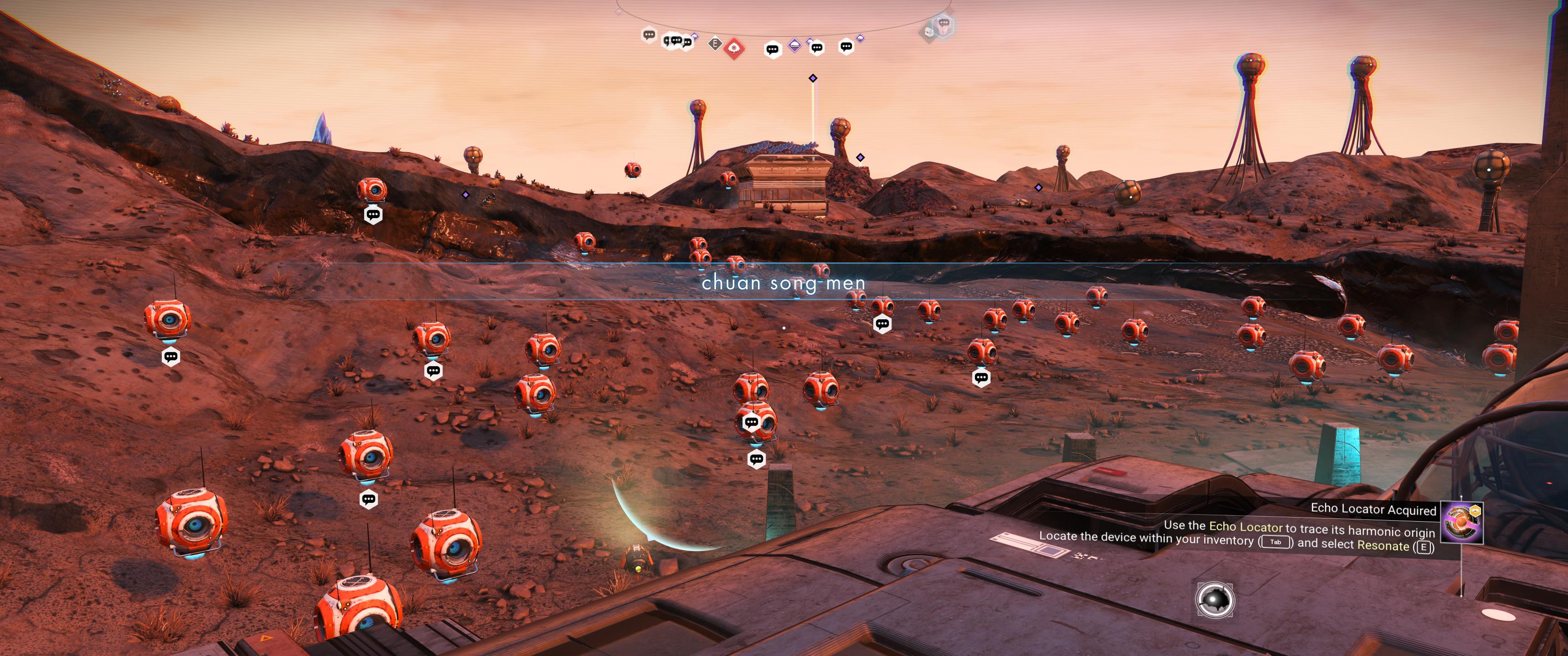Click the Echo Locator Acquired notification title
The height and width of the screenshot is (656, 1568).
pyautogui.click(x=1372, y=509)
